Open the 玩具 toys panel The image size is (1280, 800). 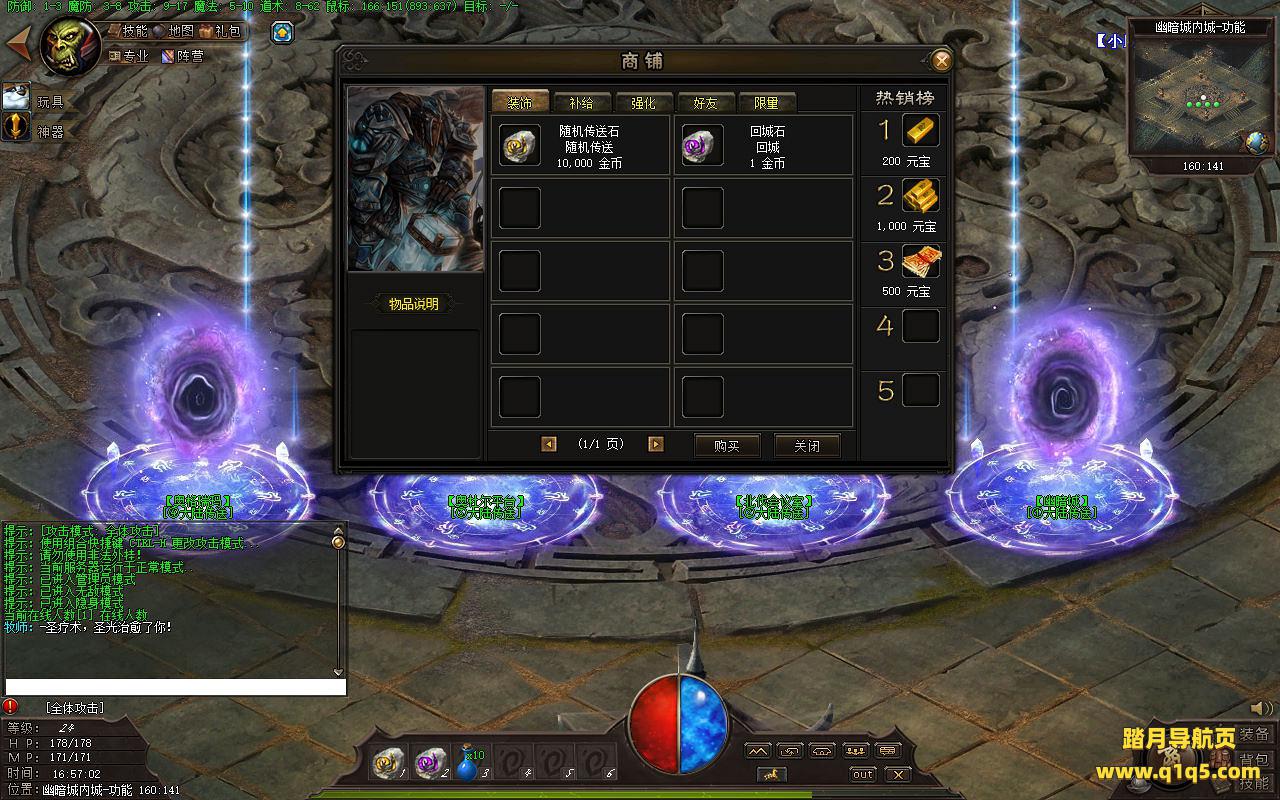17,98
